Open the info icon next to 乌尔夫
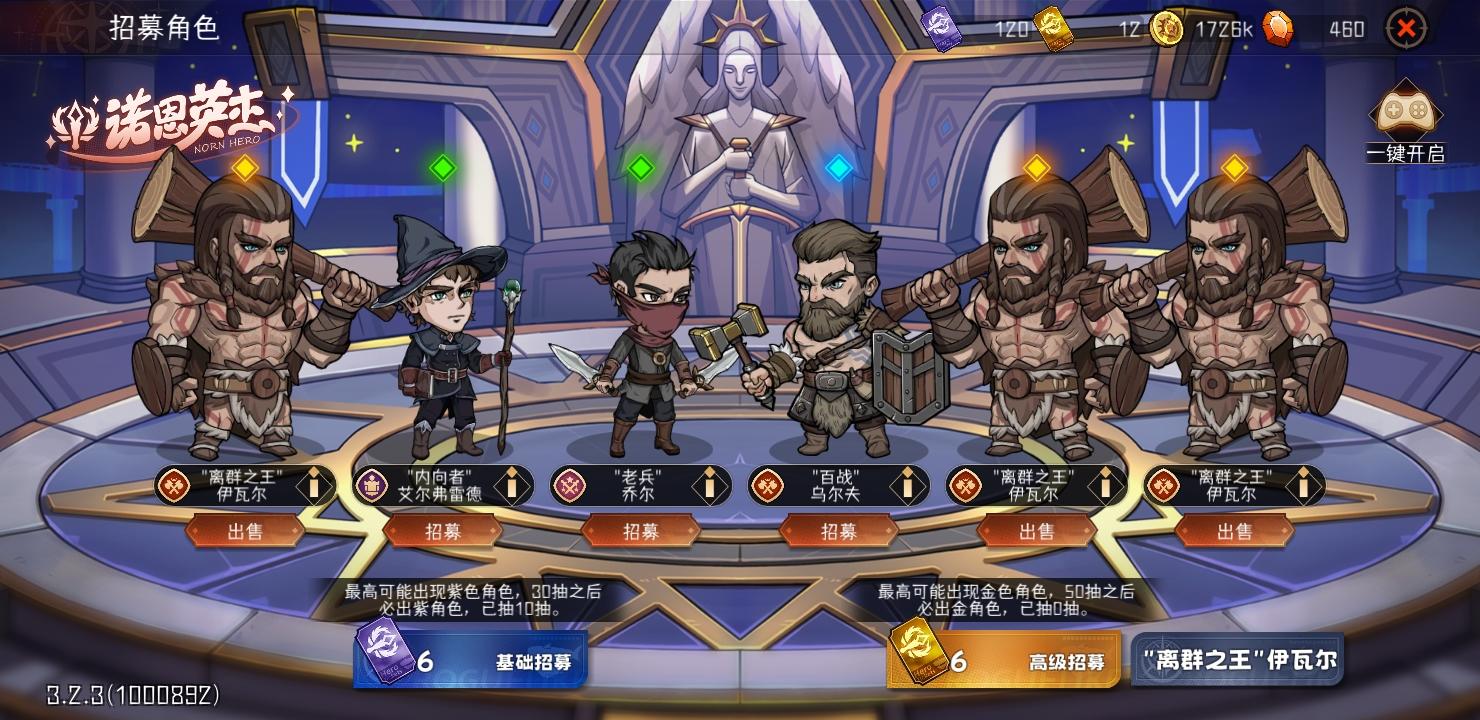This screenshot has width=1480, height=720. (906, 487)
